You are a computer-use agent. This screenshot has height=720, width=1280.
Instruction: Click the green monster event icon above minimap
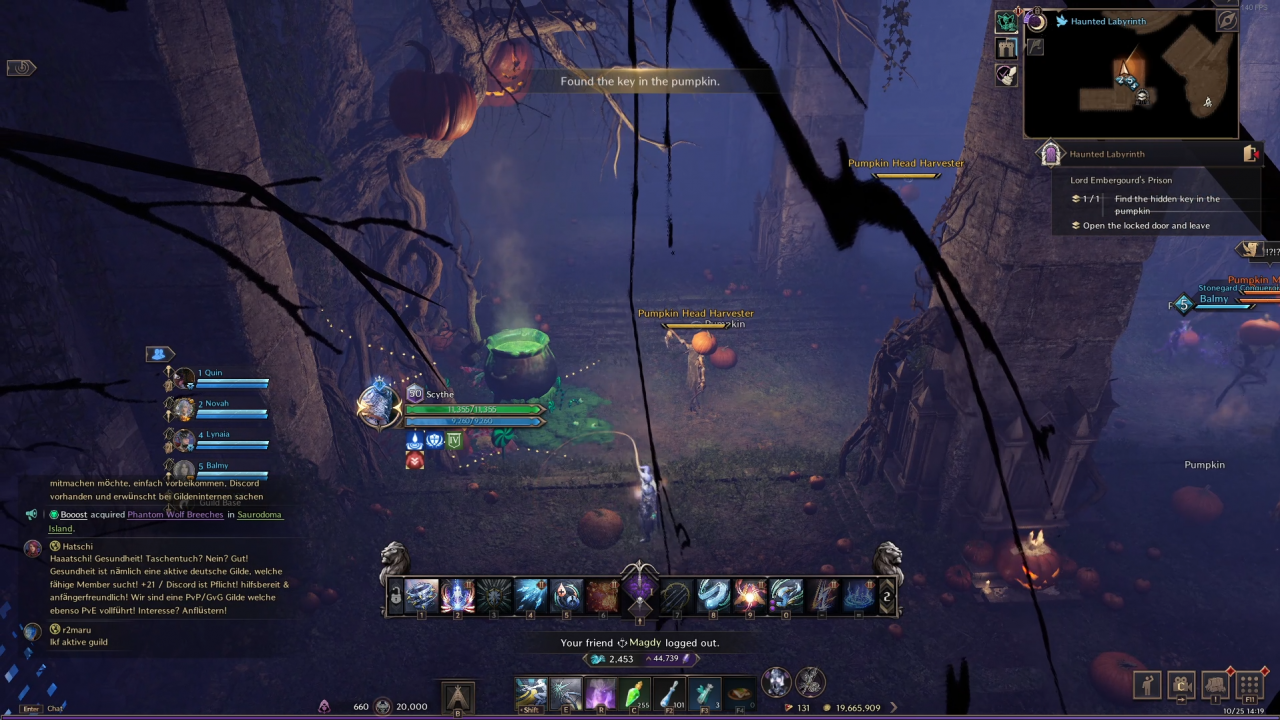(x=1006, y=20)
